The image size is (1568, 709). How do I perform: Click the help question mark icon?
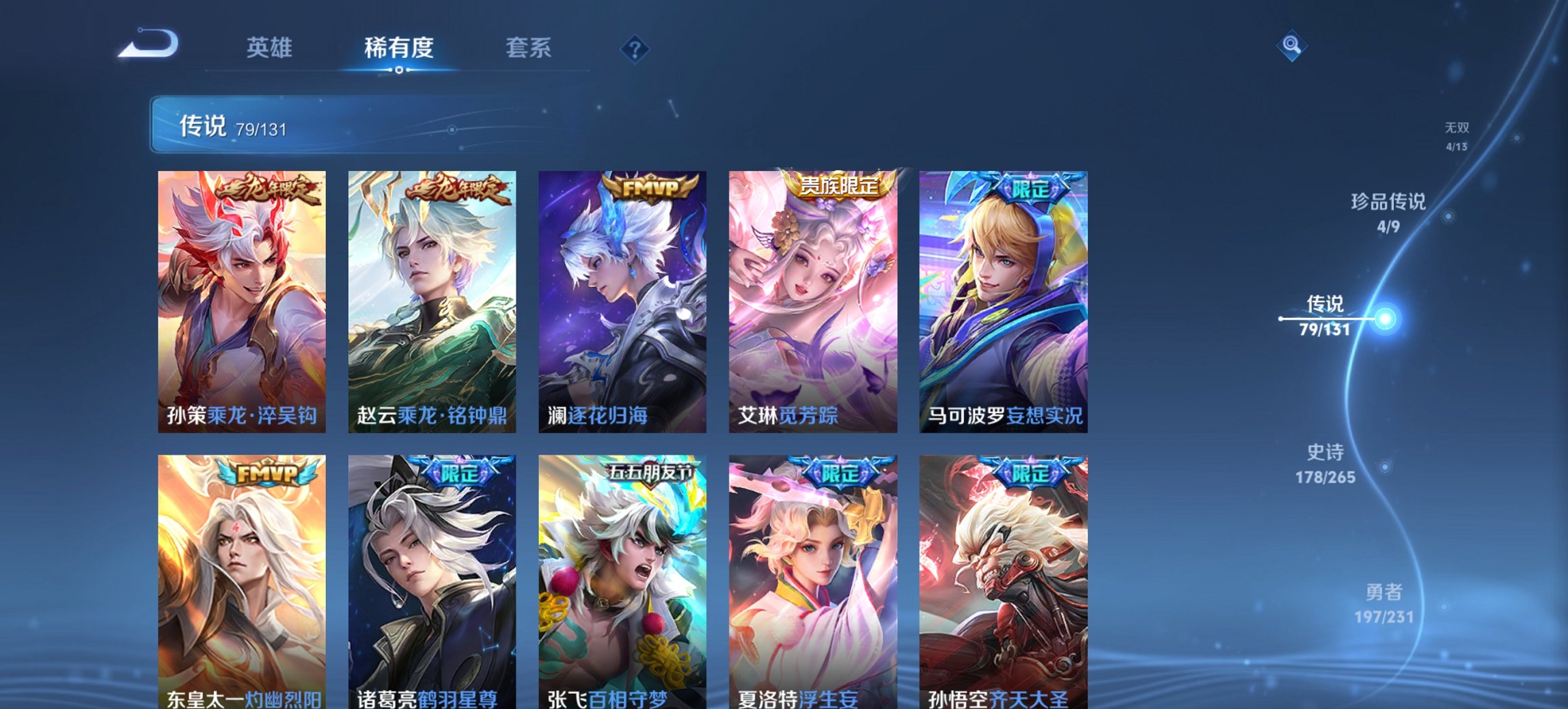[635, 48]
